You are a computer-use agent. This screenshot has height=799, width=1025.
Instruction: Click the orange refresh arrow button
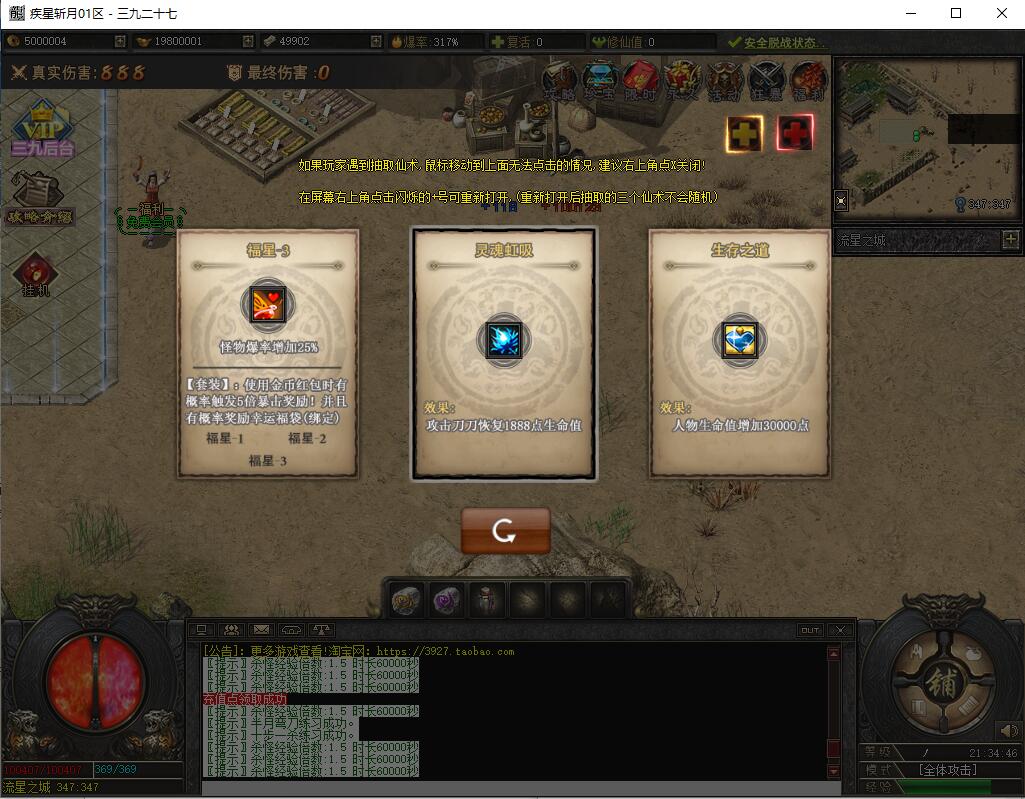505,530
